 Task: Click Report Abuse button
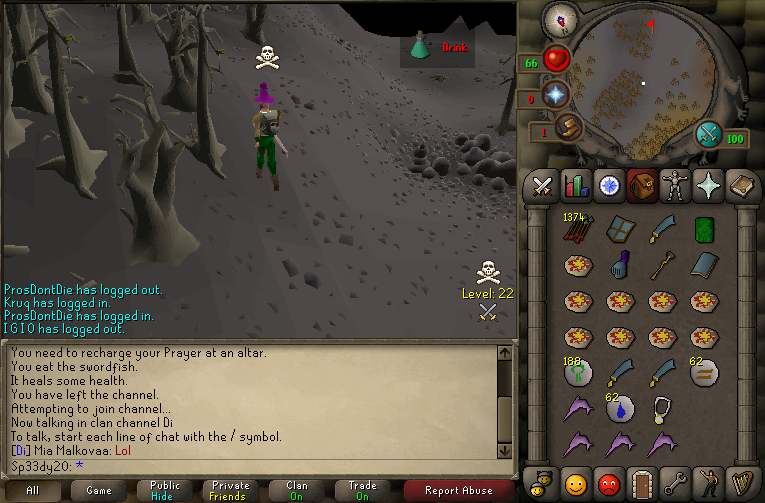pyautogui.click(x=459, y=490)
